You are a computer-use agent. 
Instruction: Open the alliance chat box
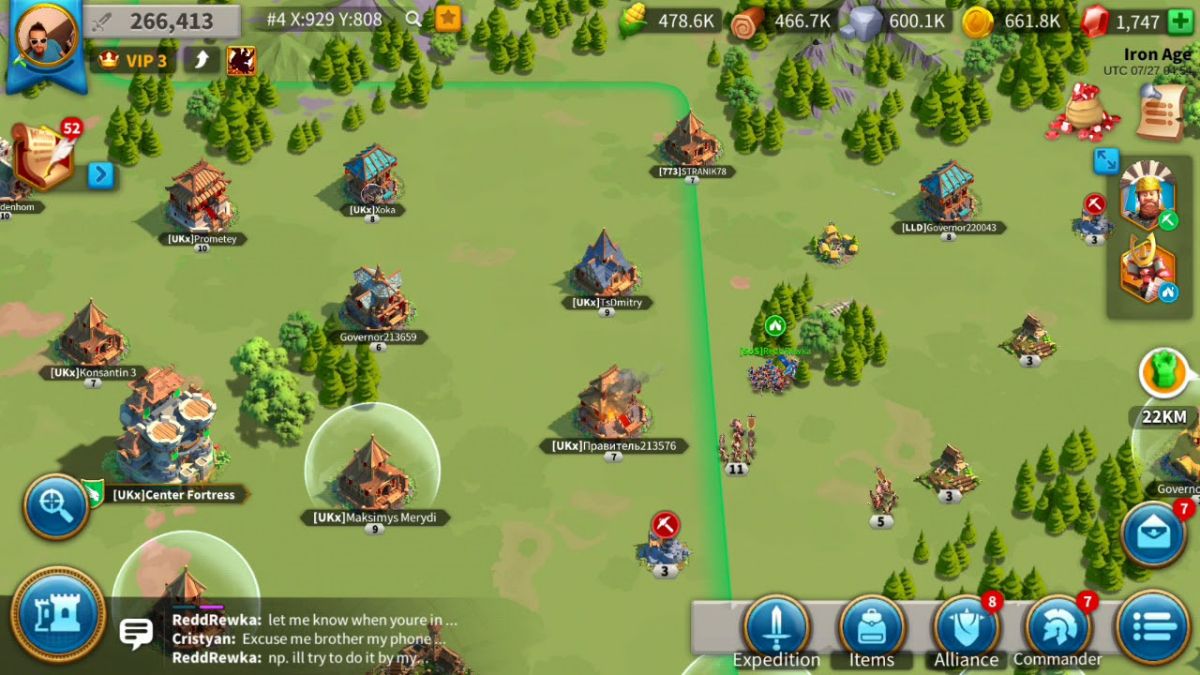[300, 640]
